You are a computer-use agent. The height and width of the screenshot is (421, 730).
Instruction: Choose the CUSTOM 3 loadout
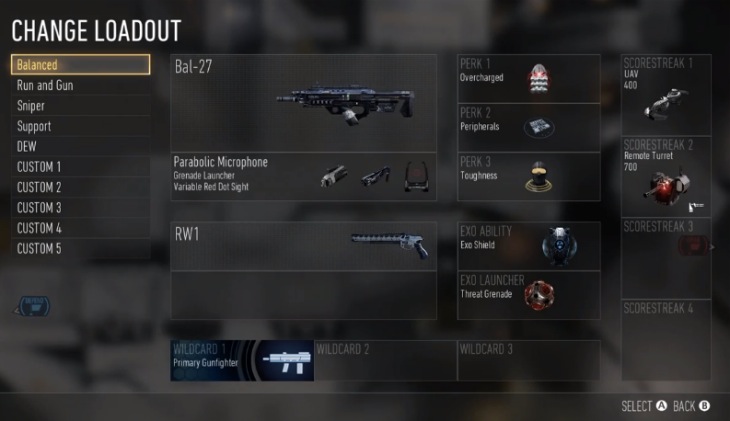[81, 208]
